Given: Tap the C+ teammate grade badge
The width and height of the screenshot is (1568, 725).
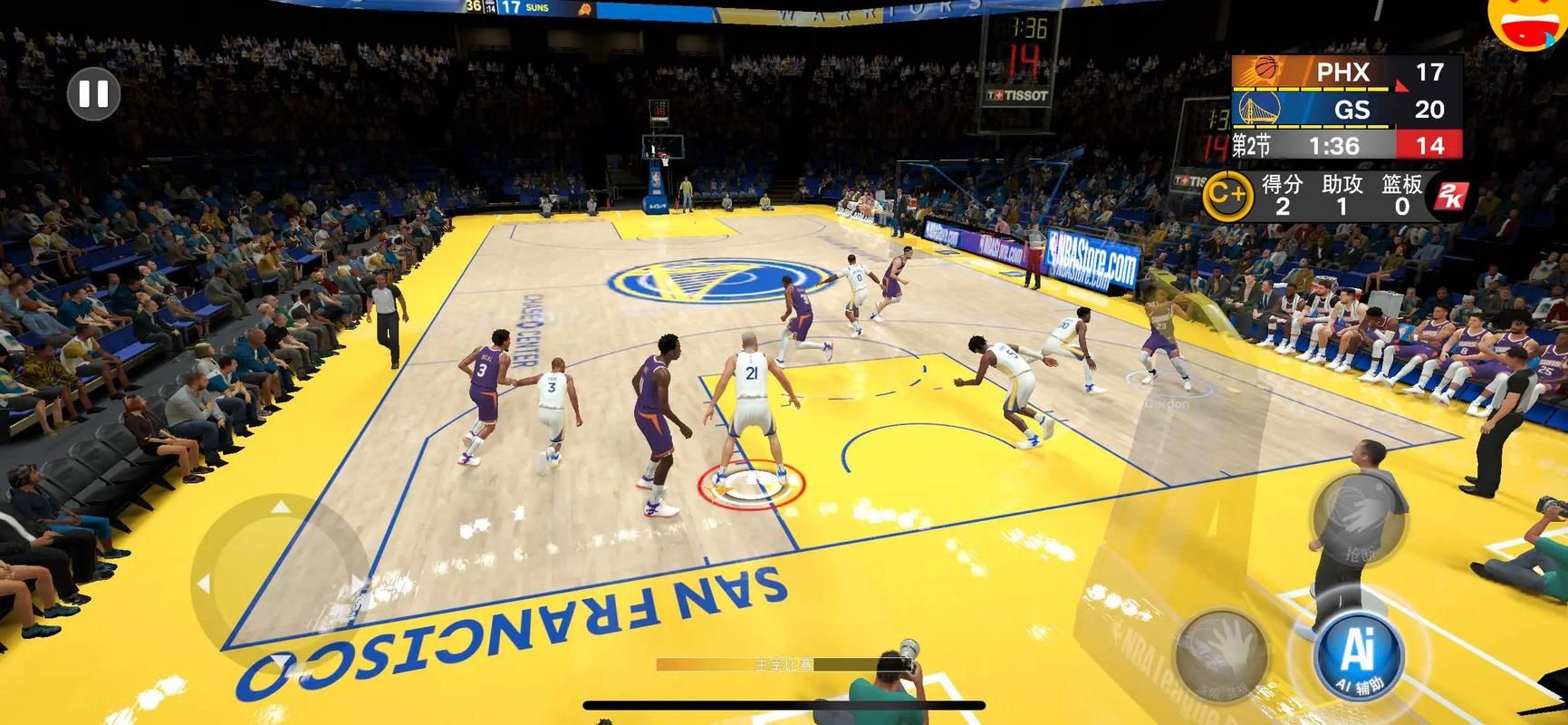Looking at the screenshot, I should click(x=1227, y=193).
